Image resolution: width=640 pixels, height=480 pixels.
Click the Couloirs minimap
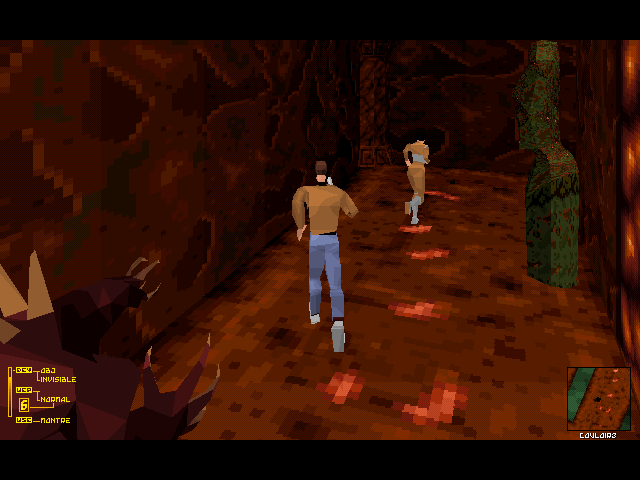click(x=599, y=398)
